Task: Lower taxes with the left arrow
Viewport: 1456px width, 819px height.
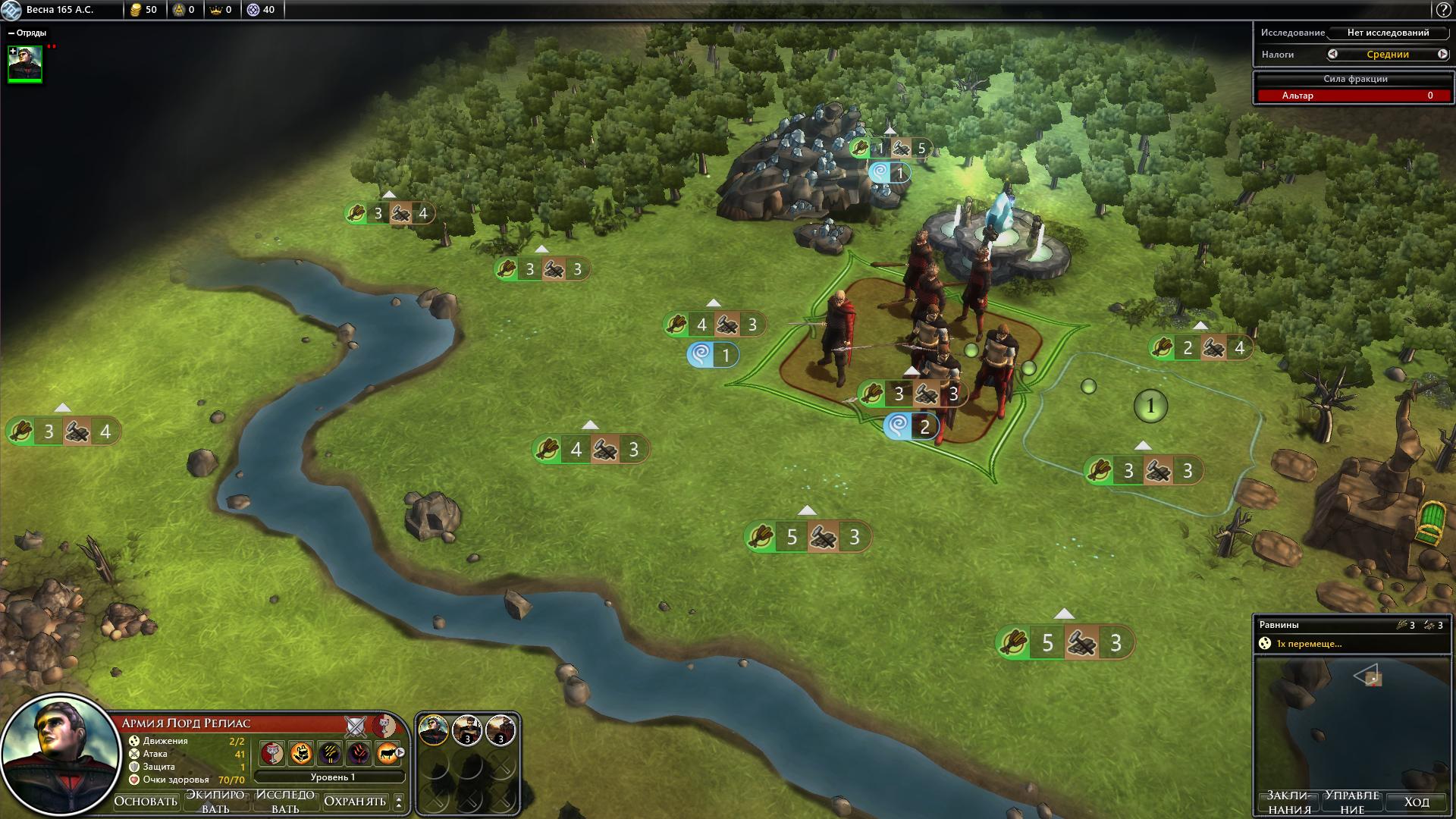Action: pos(1332,54)
